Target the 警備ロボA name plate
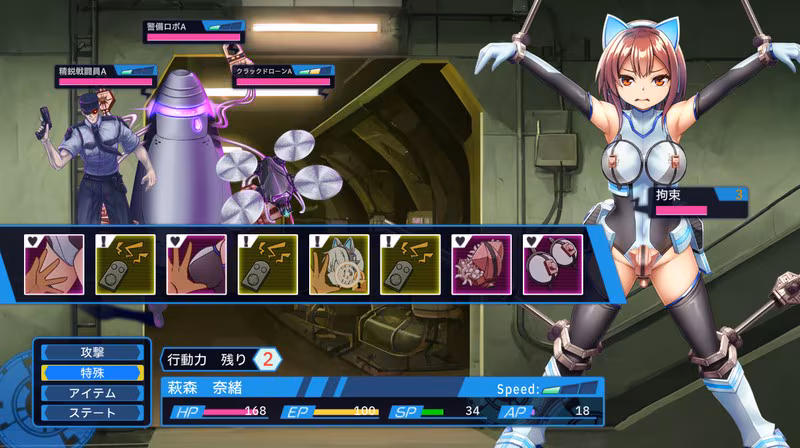 [194, 27]
